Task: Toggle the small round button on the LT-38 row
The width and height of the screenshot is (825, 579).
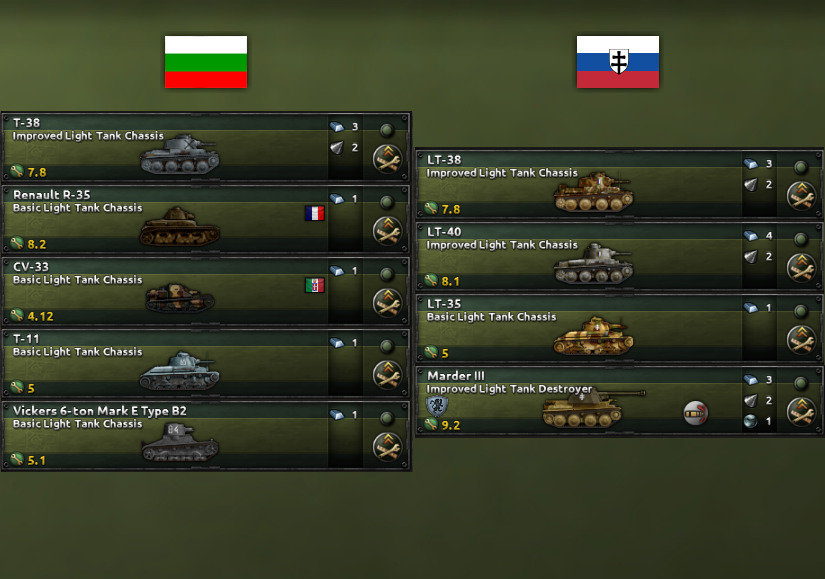Action: point(800,166)
